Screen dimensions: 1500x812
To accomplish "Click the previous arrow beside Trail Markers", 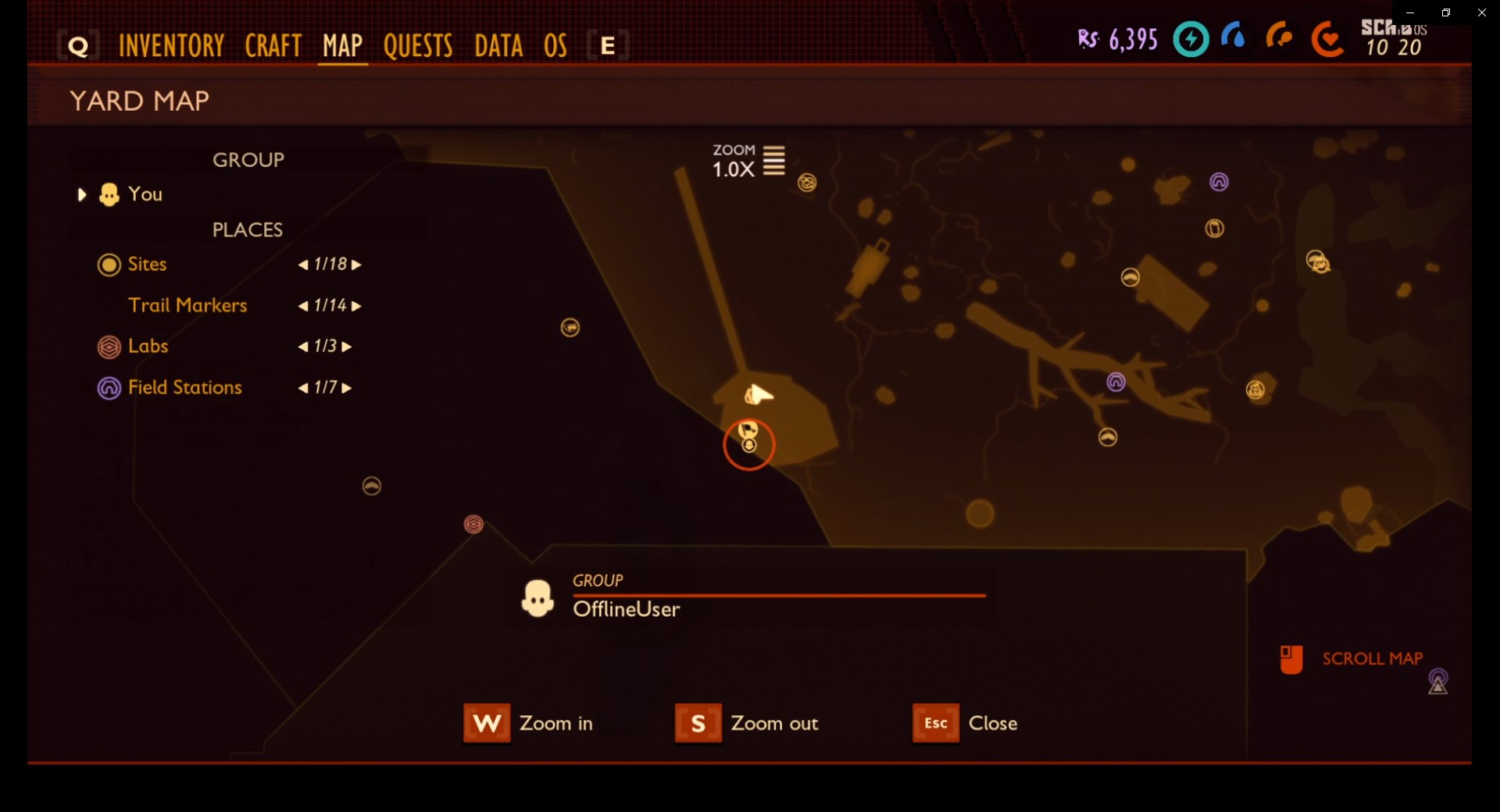I will 302,305.
